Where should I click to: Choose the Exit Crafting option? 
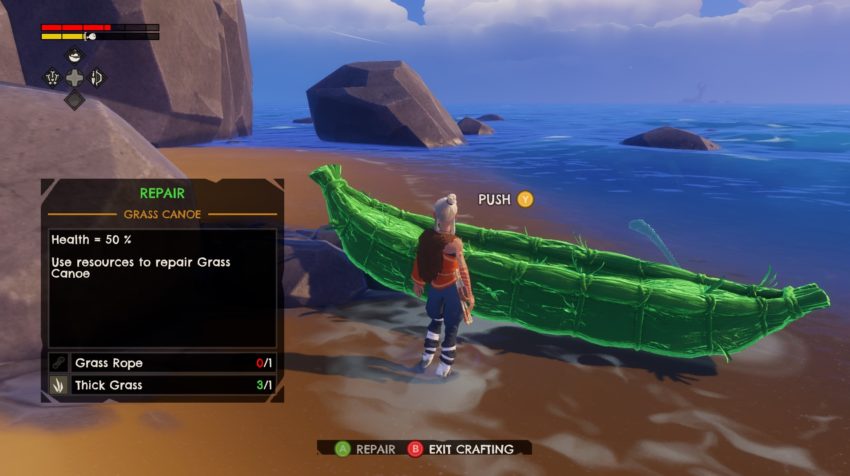pyautogui.click(x=470, y=449)
